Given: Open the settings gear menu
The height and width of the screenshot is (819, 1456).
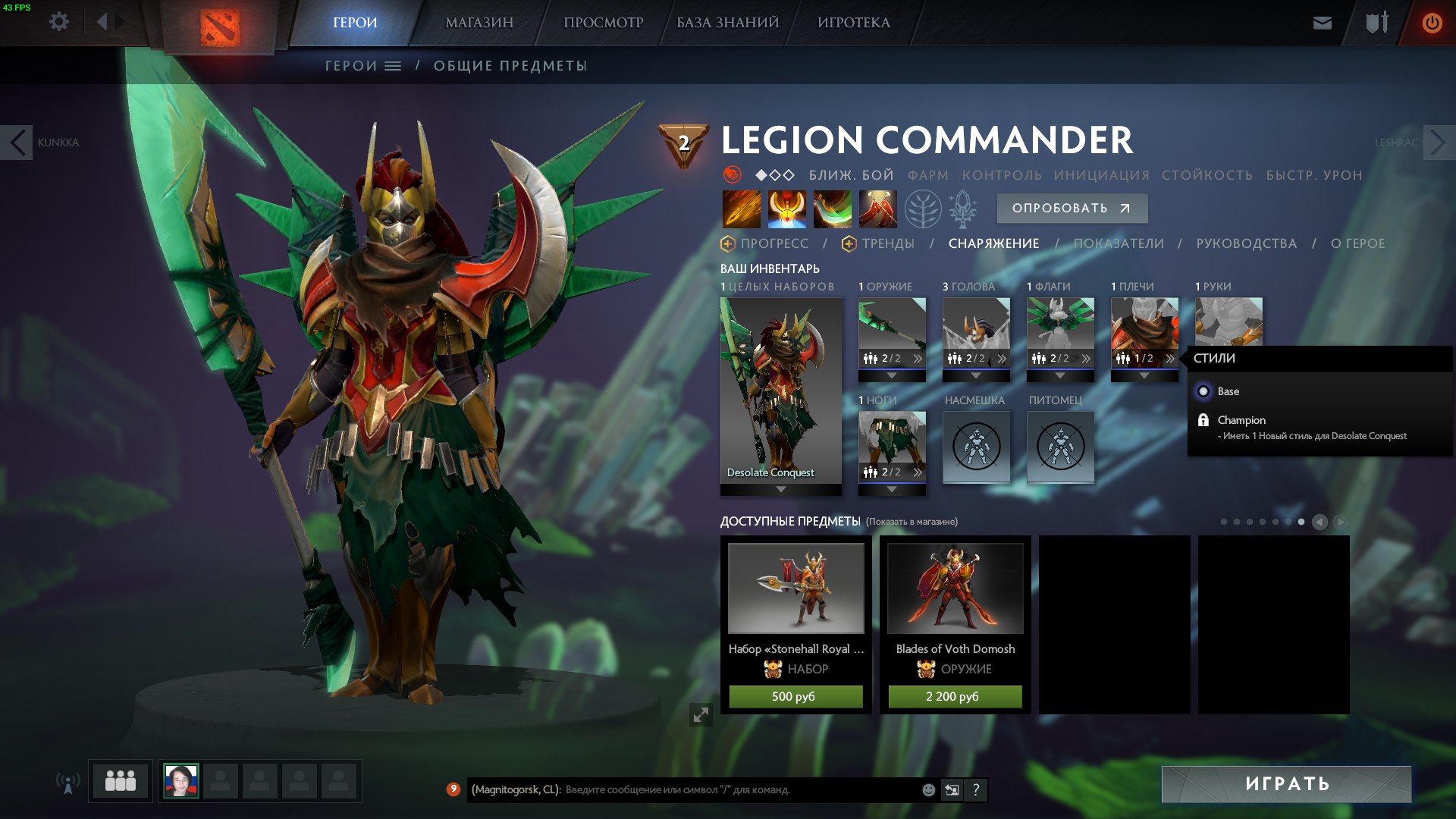Looking at the screenshot, I should [59, 22].
